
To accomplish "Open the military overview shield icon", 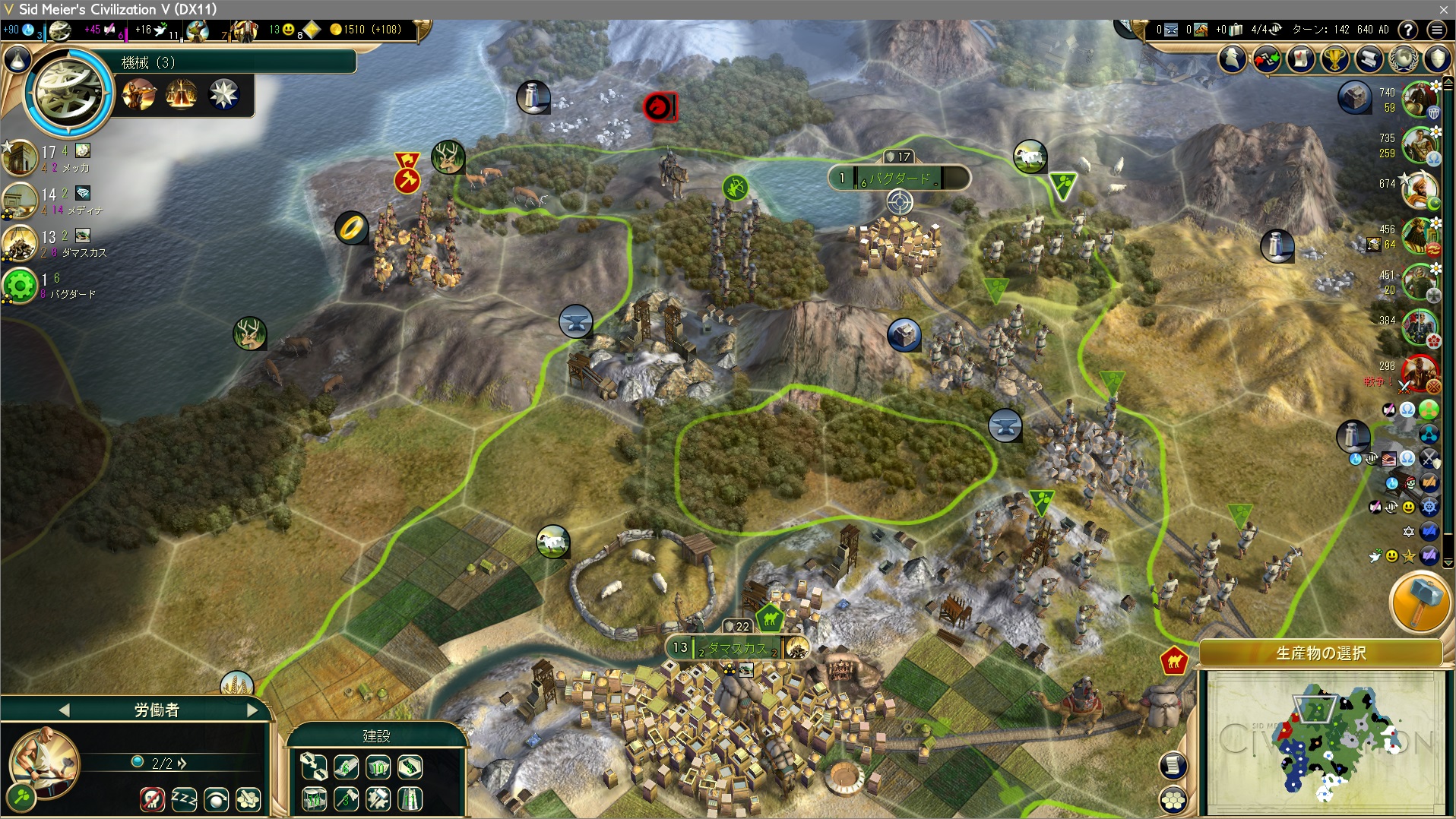I will click(x=1438, y=58).
